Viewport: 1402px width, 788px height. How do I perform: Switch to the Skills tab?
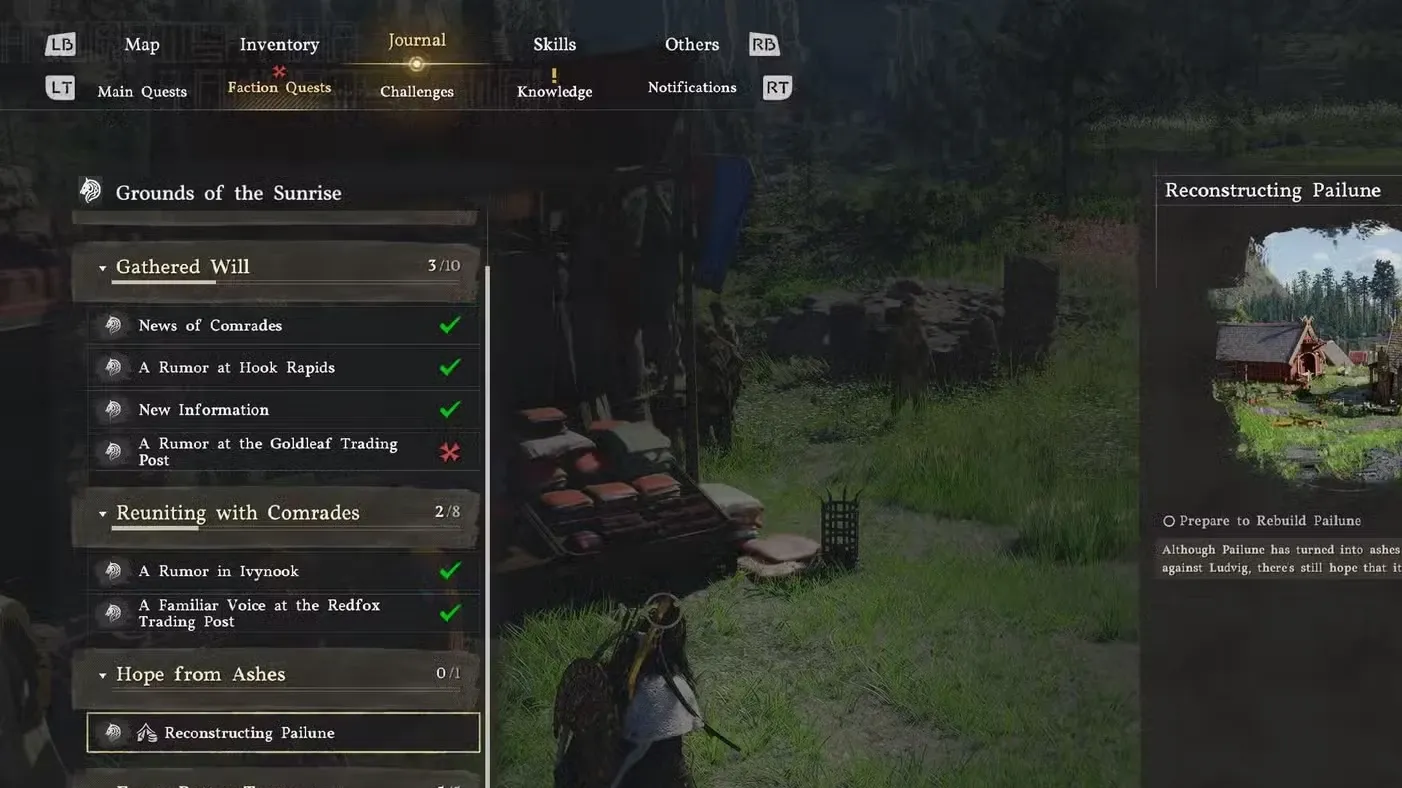tap(554, 44)
